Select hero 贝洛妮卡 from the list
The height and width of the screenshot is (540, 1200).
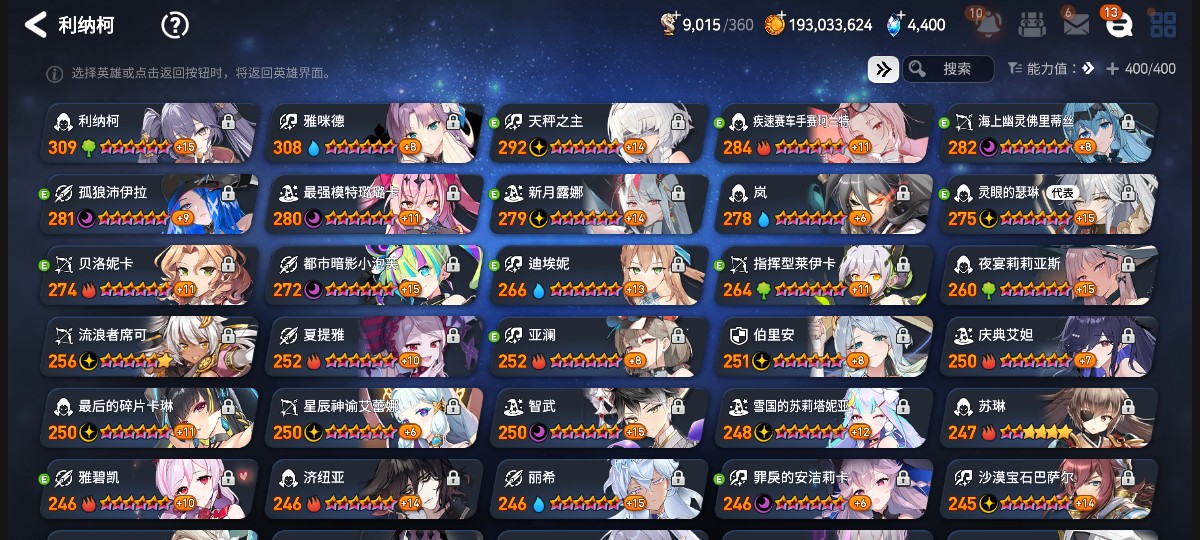coord(150,276)
